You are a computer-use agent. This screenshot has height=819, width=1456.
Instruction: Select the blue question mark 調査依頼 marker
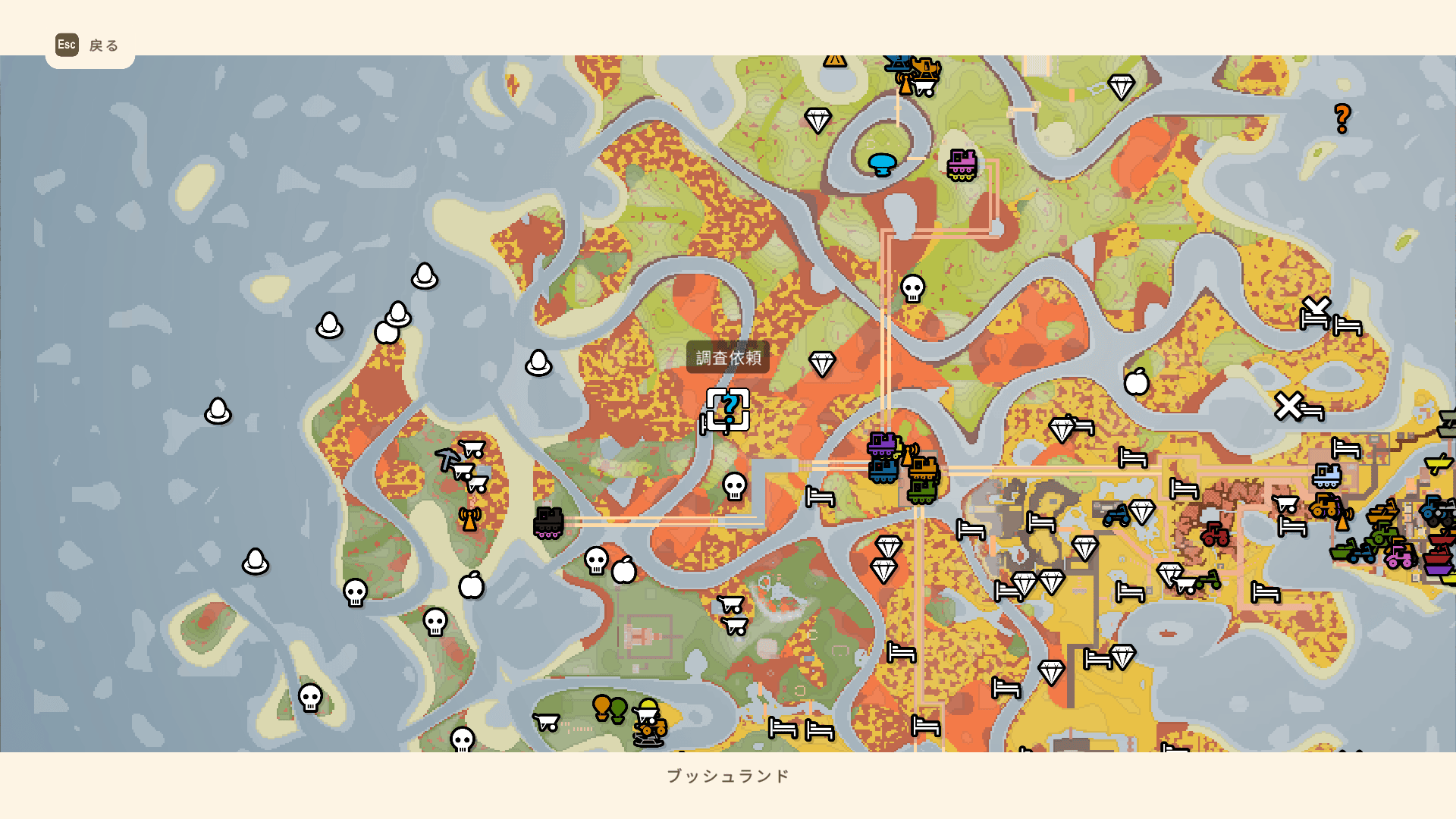tap(728, 409)
